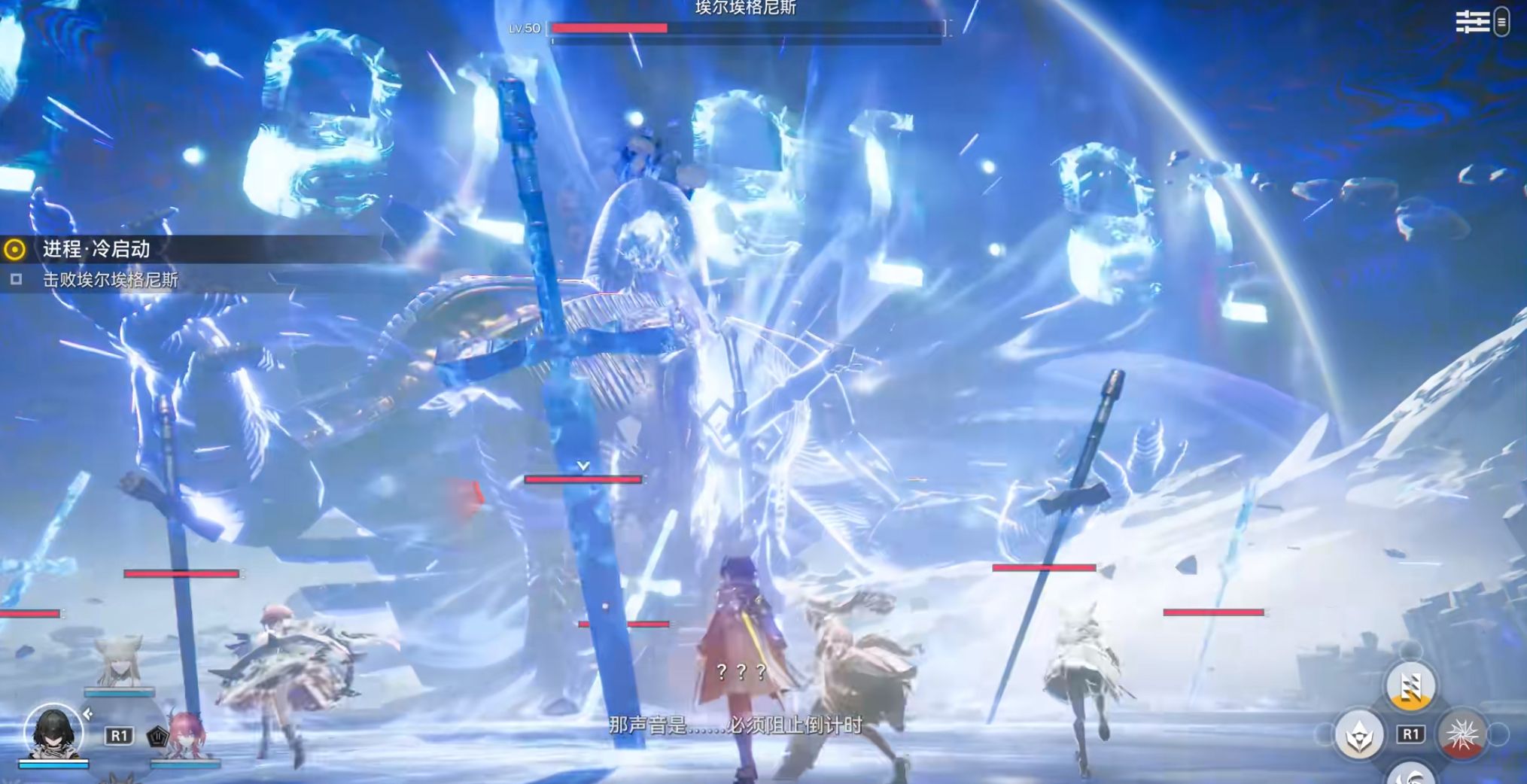Viewport: 1527px width, 784px height.
Task: Select the 击败埃尔埃格尼斯 objective line
Action: [110, 280]
